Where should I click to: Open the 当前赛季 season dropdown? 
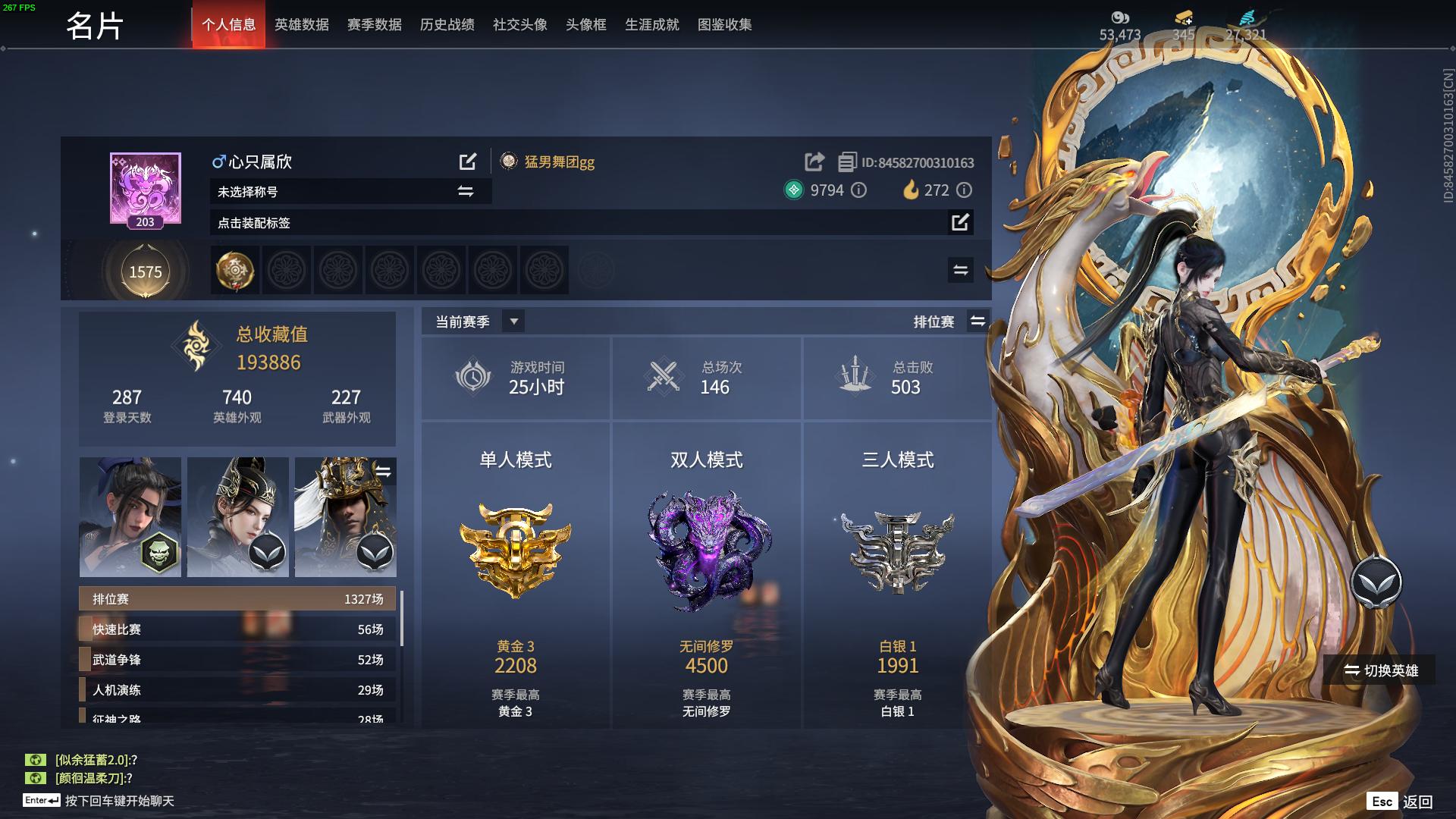pyautogui.click(x=513, y=322)
